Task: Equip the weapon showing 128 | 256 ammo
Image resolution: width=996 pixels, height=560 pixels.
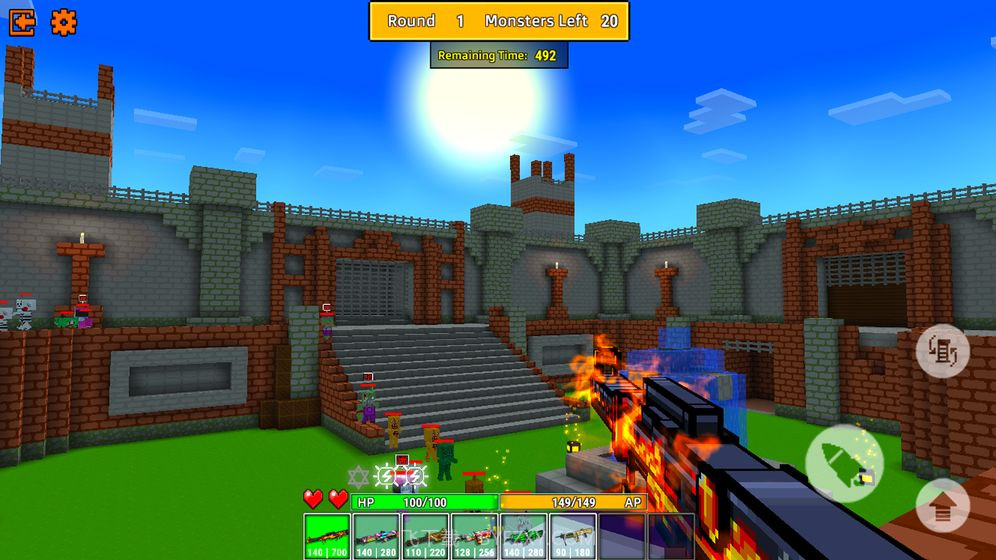Action: pyautogui.click(x=475, y=537)
